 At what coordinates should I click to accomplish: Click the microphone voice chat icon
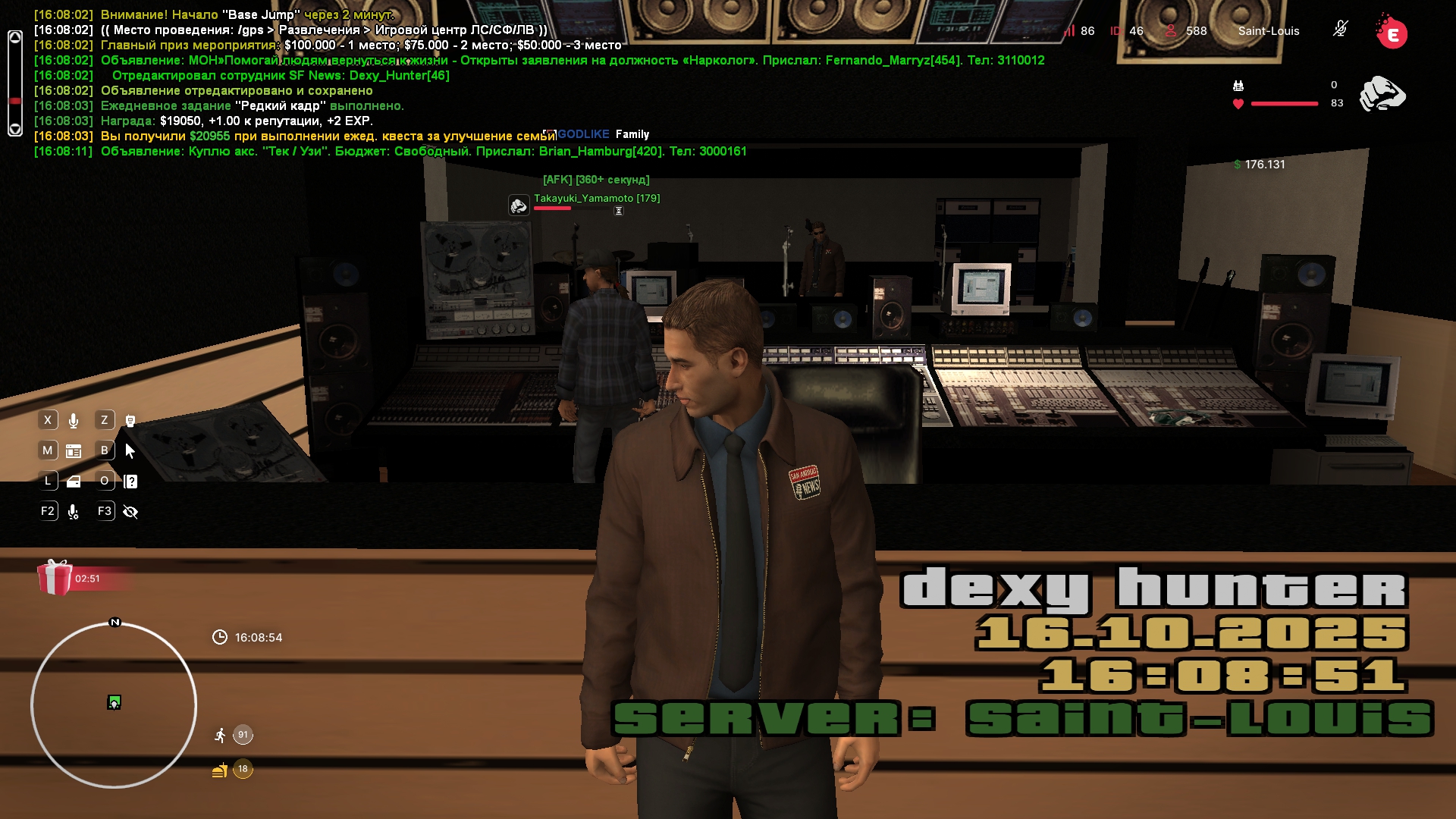coord(74,421)
